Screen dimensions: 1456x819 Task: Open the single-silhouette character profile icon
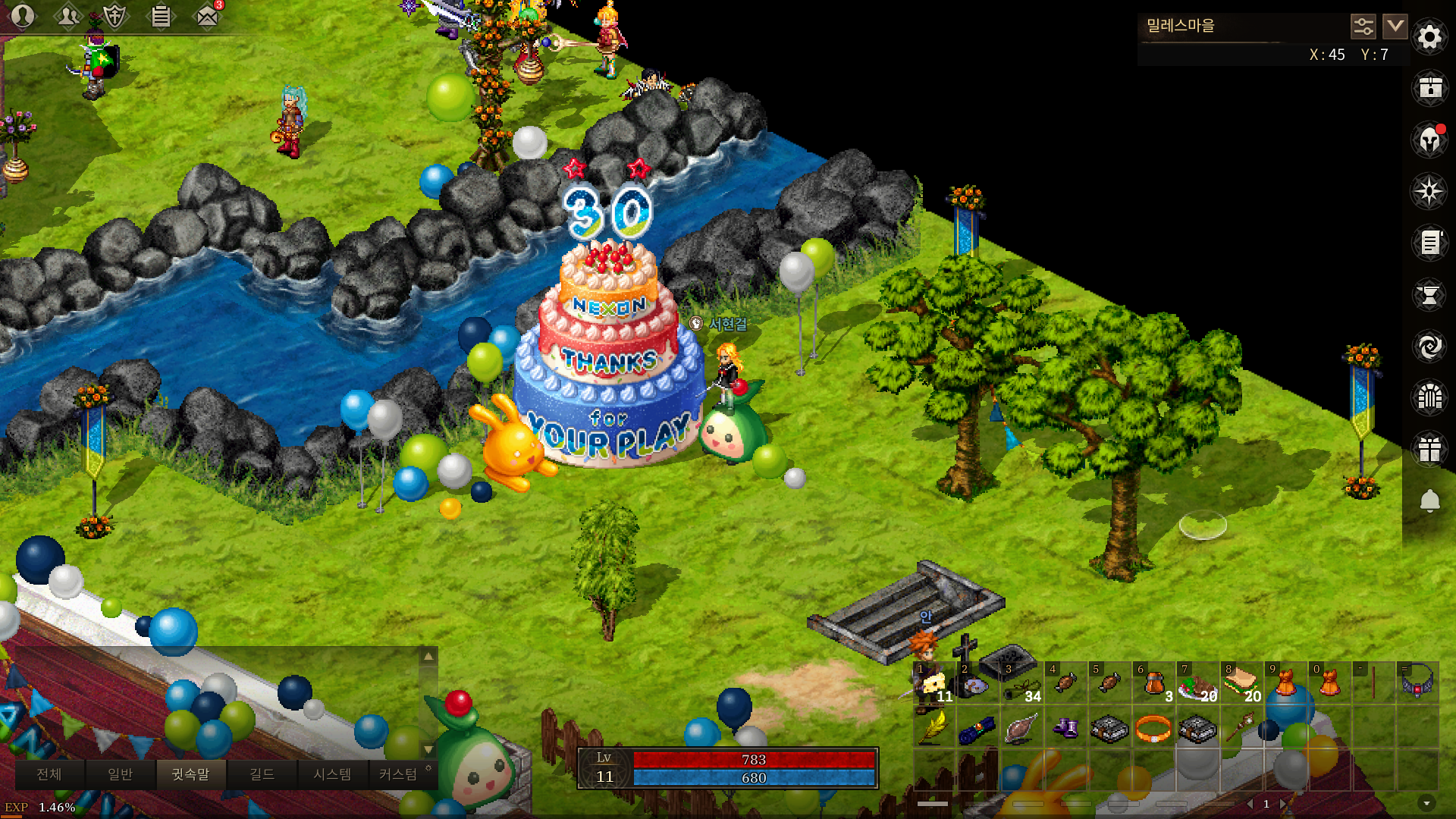click(x=23, y=16)
